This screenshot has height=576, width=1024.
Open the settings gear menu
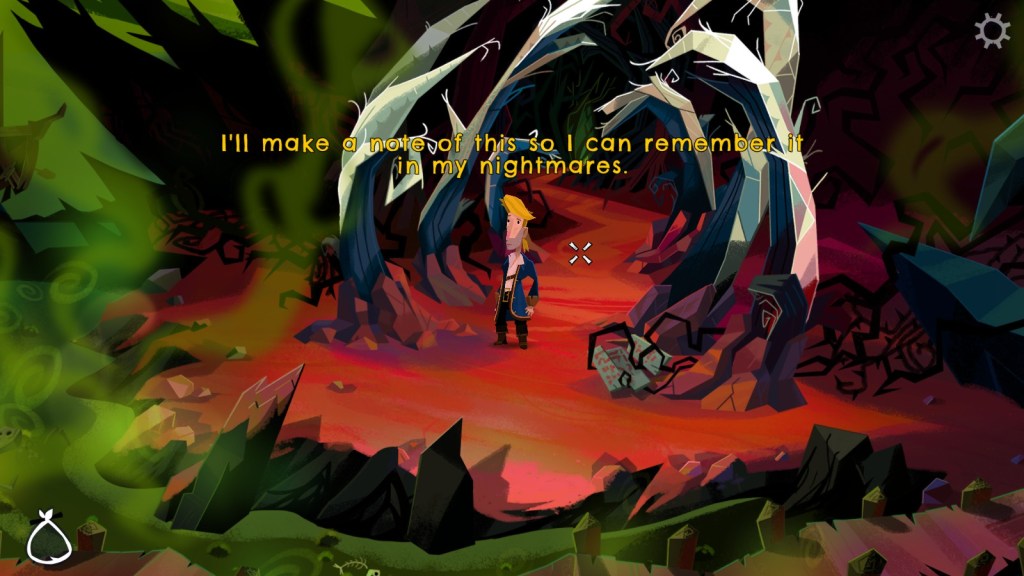click(x=991, y=32)
